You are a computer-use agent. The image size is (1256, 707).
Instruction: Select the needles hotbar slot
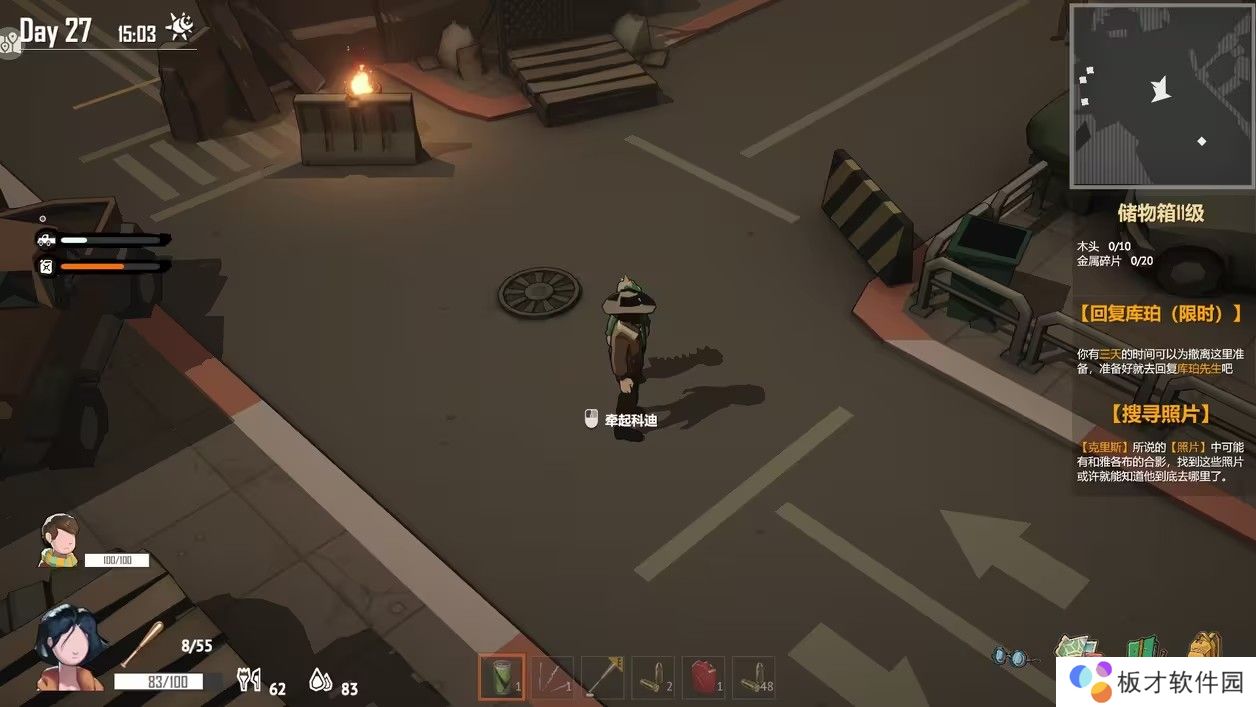tap(552, 677)
